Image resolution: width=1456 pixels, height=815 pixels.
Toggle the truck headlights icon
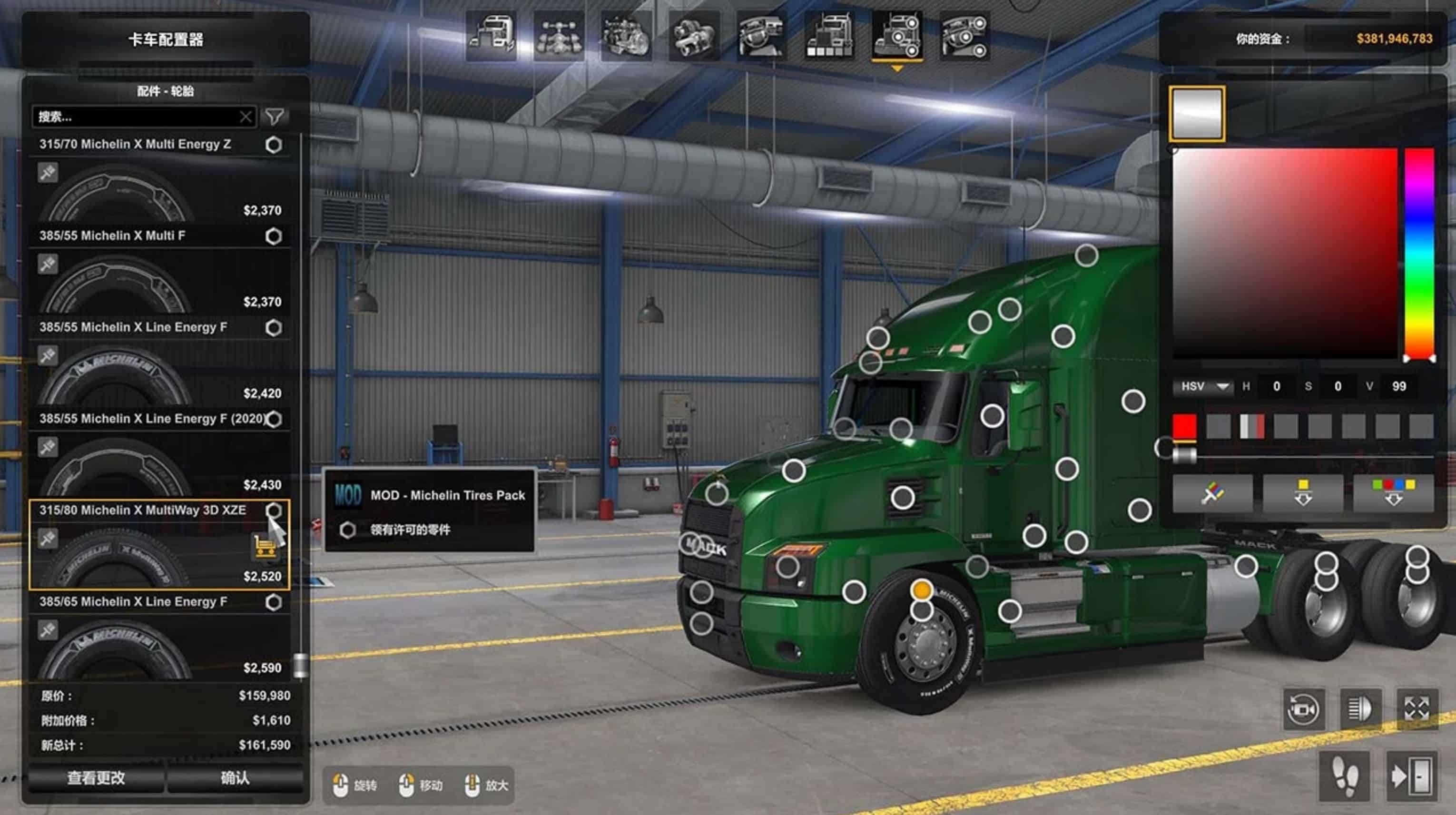pyautogui.click(x=1360, y=709)
